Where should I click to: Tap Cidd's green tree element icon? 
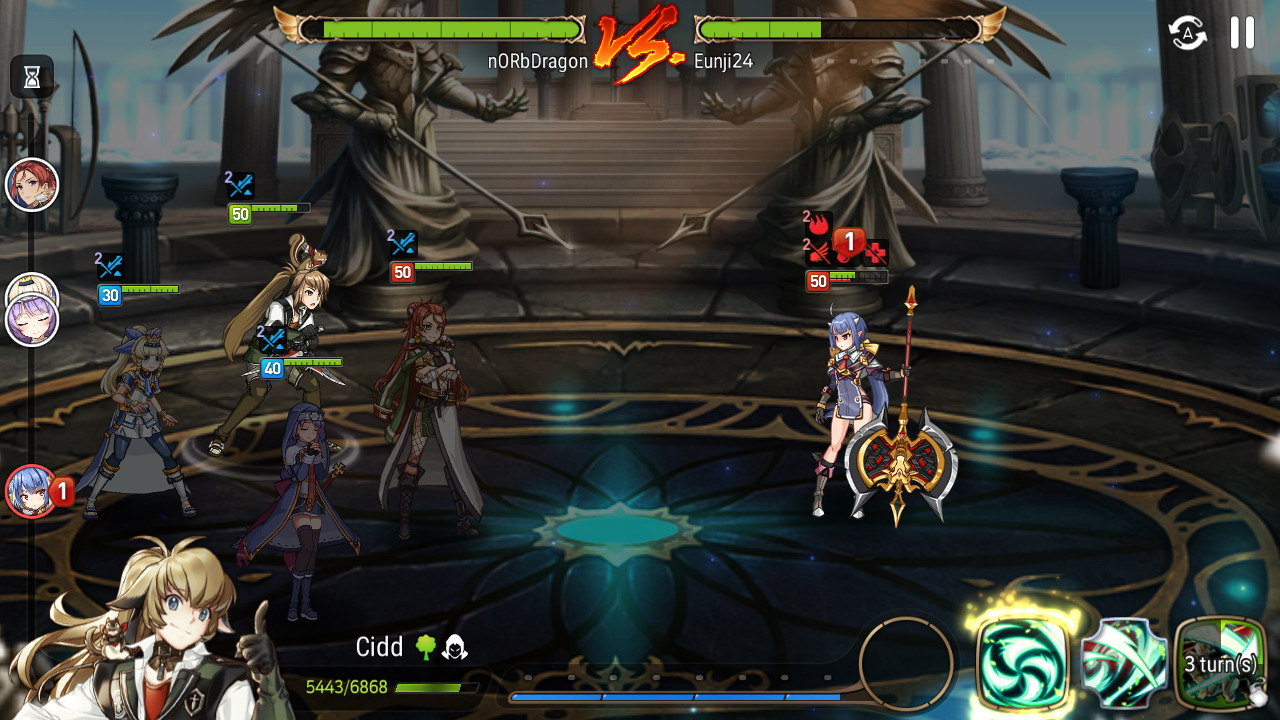click(426, 648)
